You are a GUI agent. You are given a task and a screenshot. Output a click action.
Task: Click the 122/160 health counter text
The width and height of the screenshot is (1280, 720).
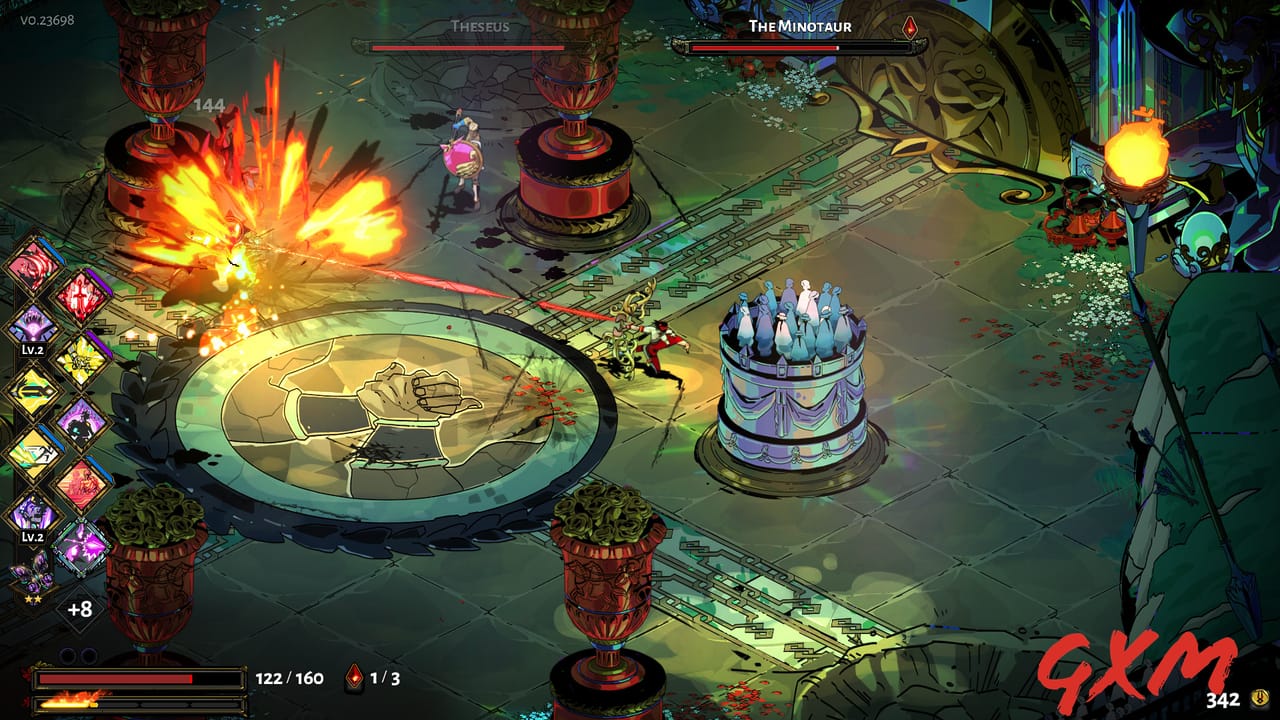click(x=290, y=678)
